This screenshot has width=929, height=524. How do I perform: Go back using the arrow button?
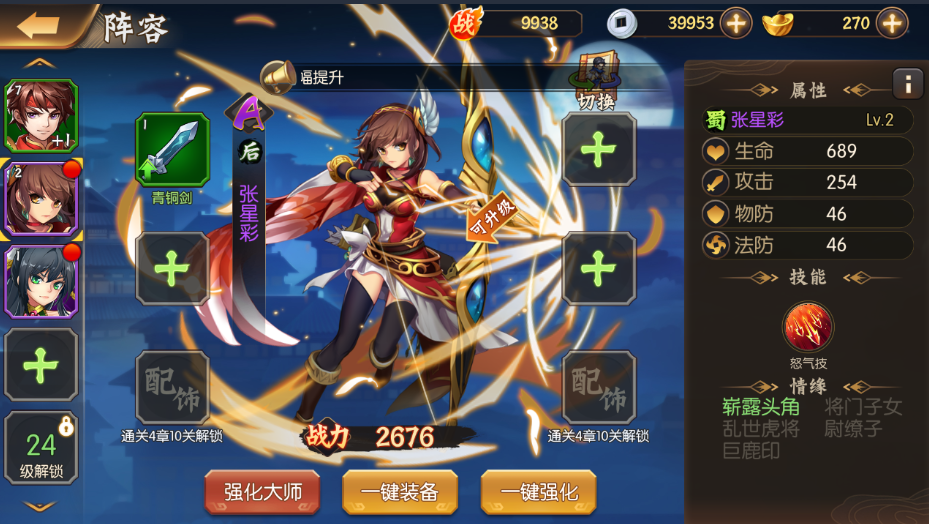[38, 26]
